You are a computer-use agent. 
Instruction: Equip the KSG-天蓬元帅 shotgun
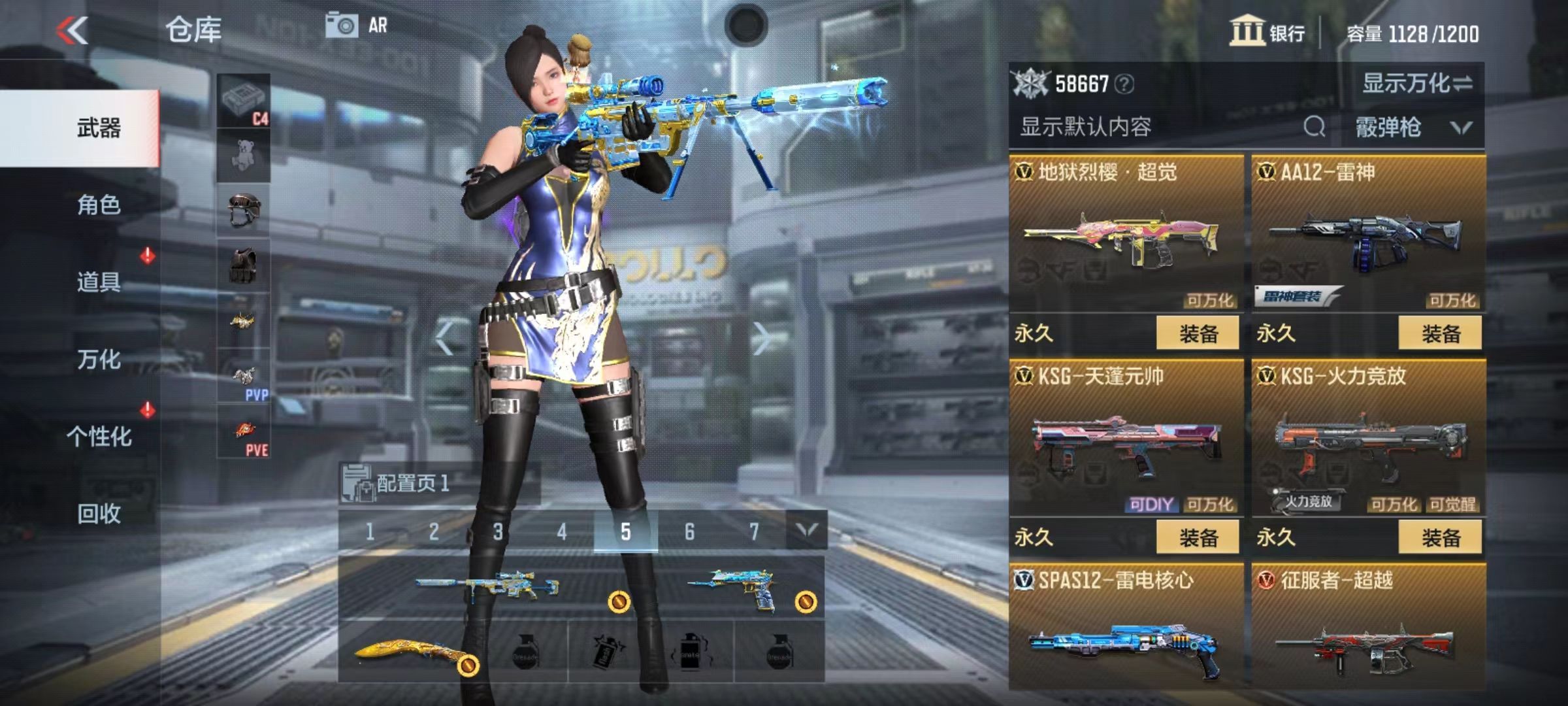coord(1198,537)
